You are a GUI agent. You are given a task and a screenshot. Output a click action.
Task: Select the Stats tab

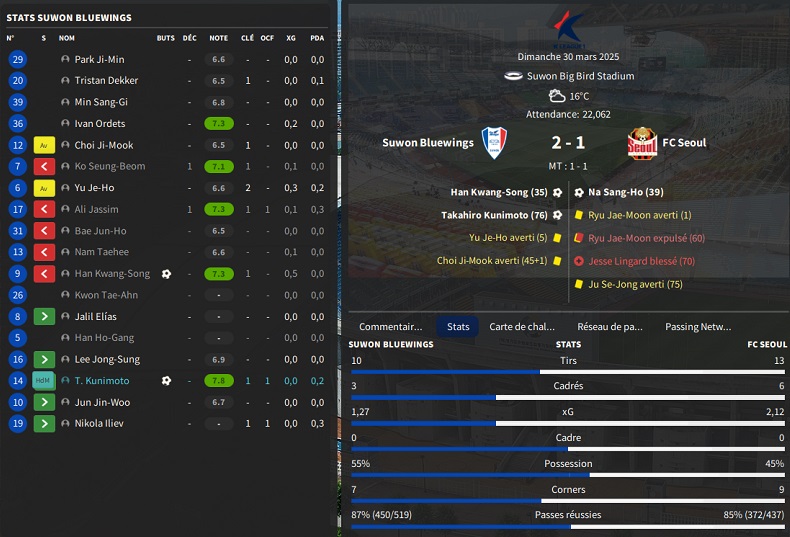click(458, 326)
